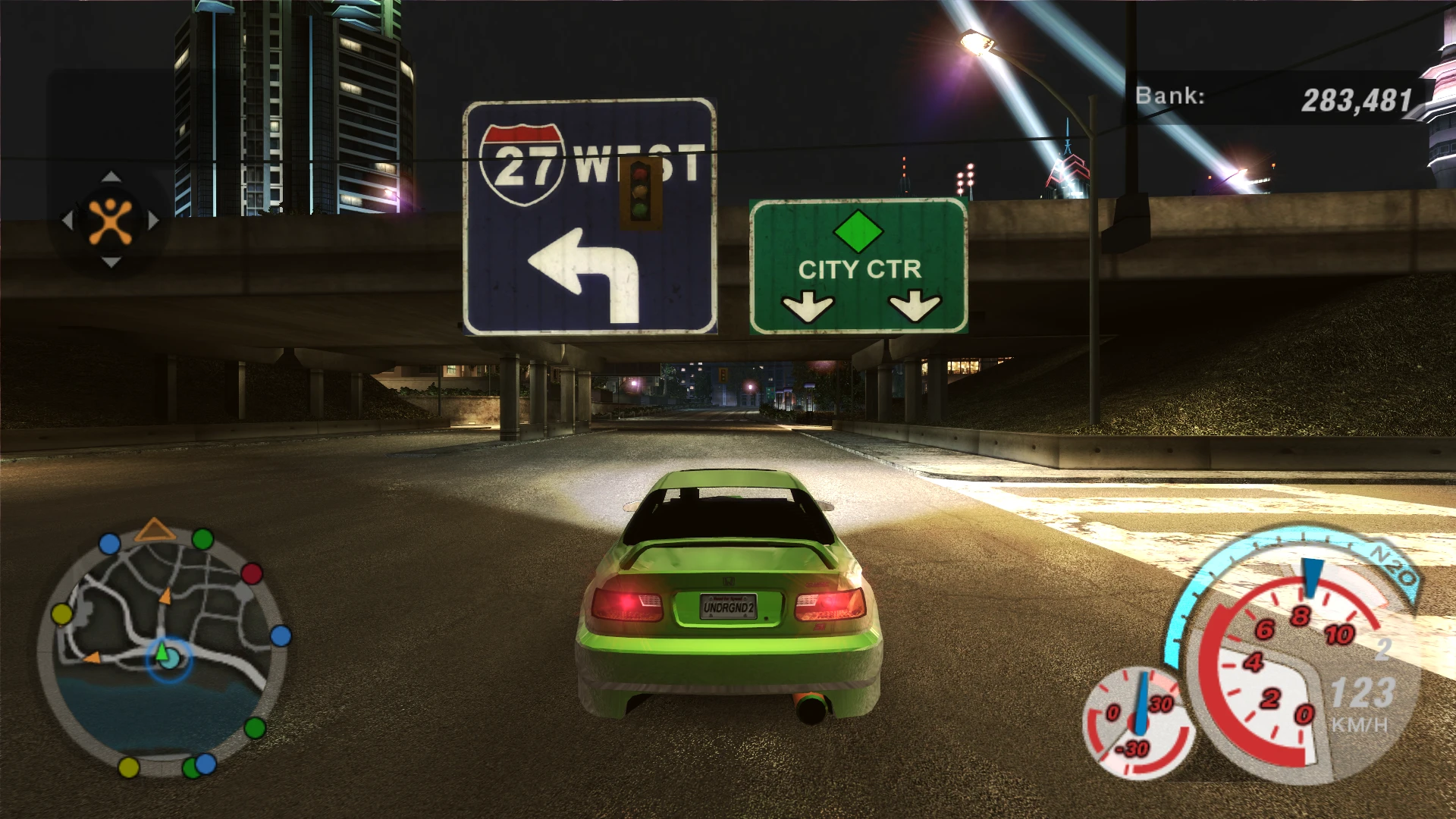Image resolution: width=1456 pixels, height=819 pixels.
Task: Select the yellow shop marker on the minimap
Action: click(61, 614)
